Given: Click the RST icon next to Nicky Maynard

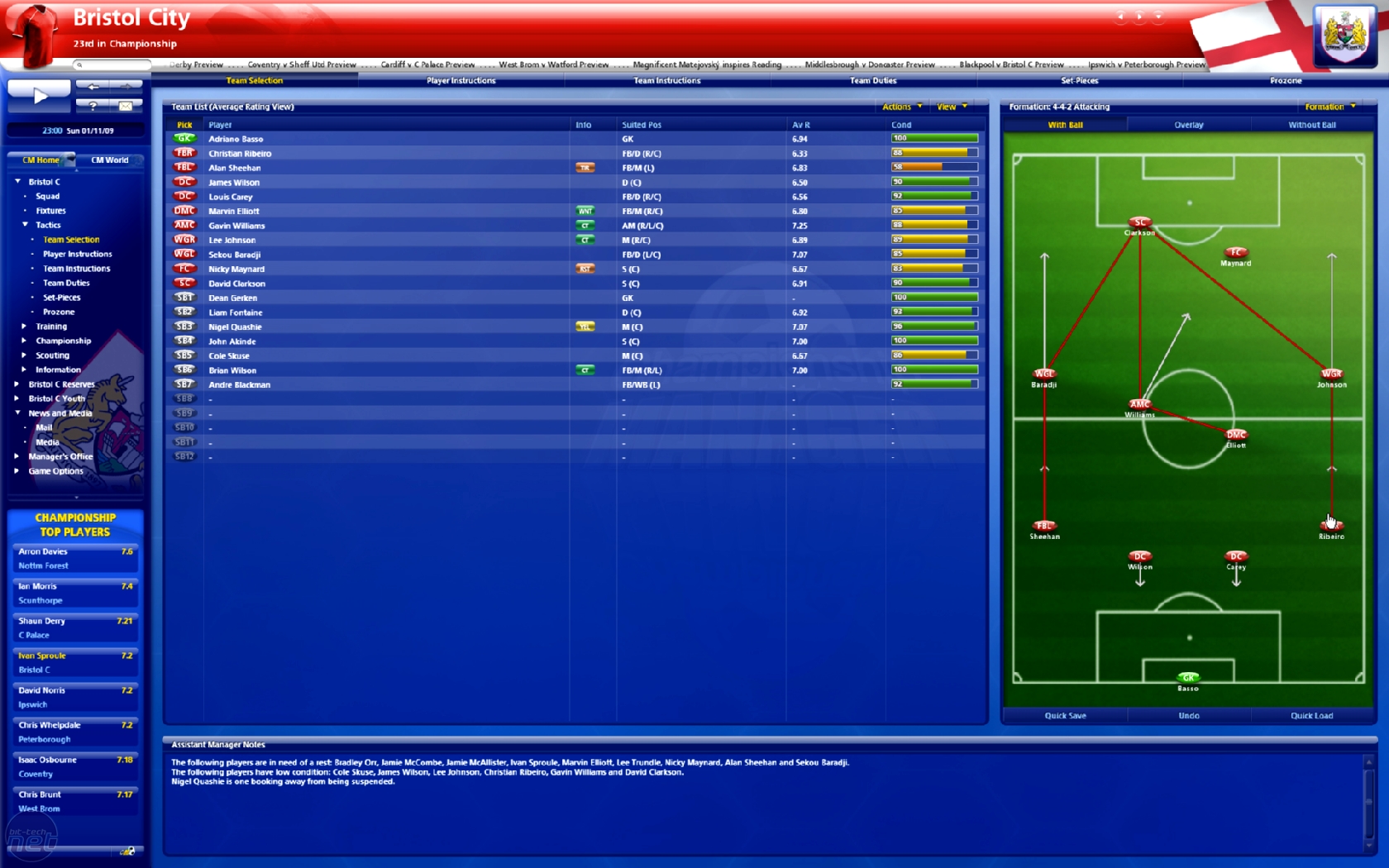Looking at the screenshot, I should (585, 269).
